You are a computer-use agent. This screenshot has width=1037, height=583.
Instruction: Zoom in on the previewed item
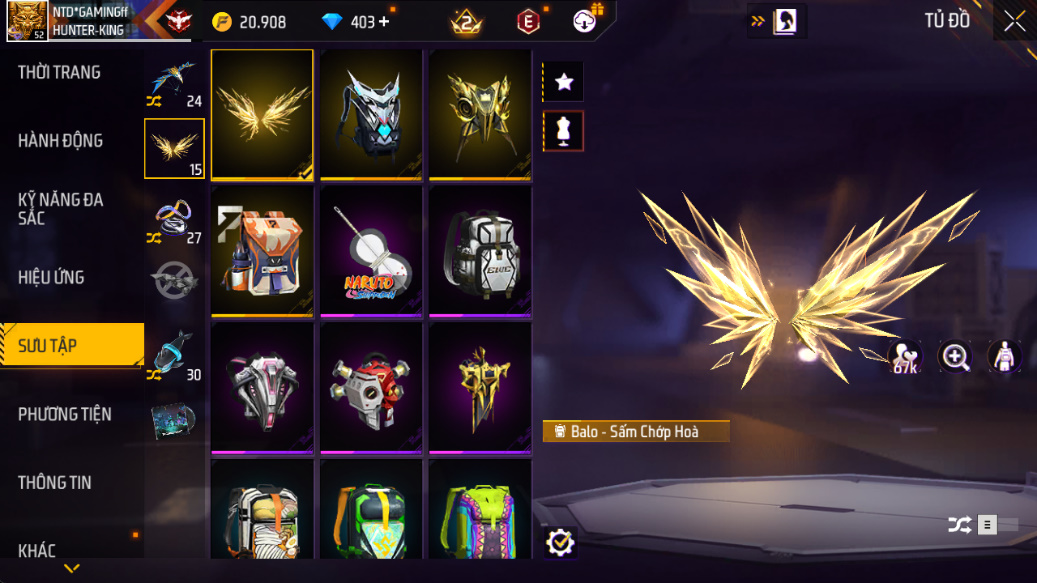pyautogui.click(x=955, y=357)
